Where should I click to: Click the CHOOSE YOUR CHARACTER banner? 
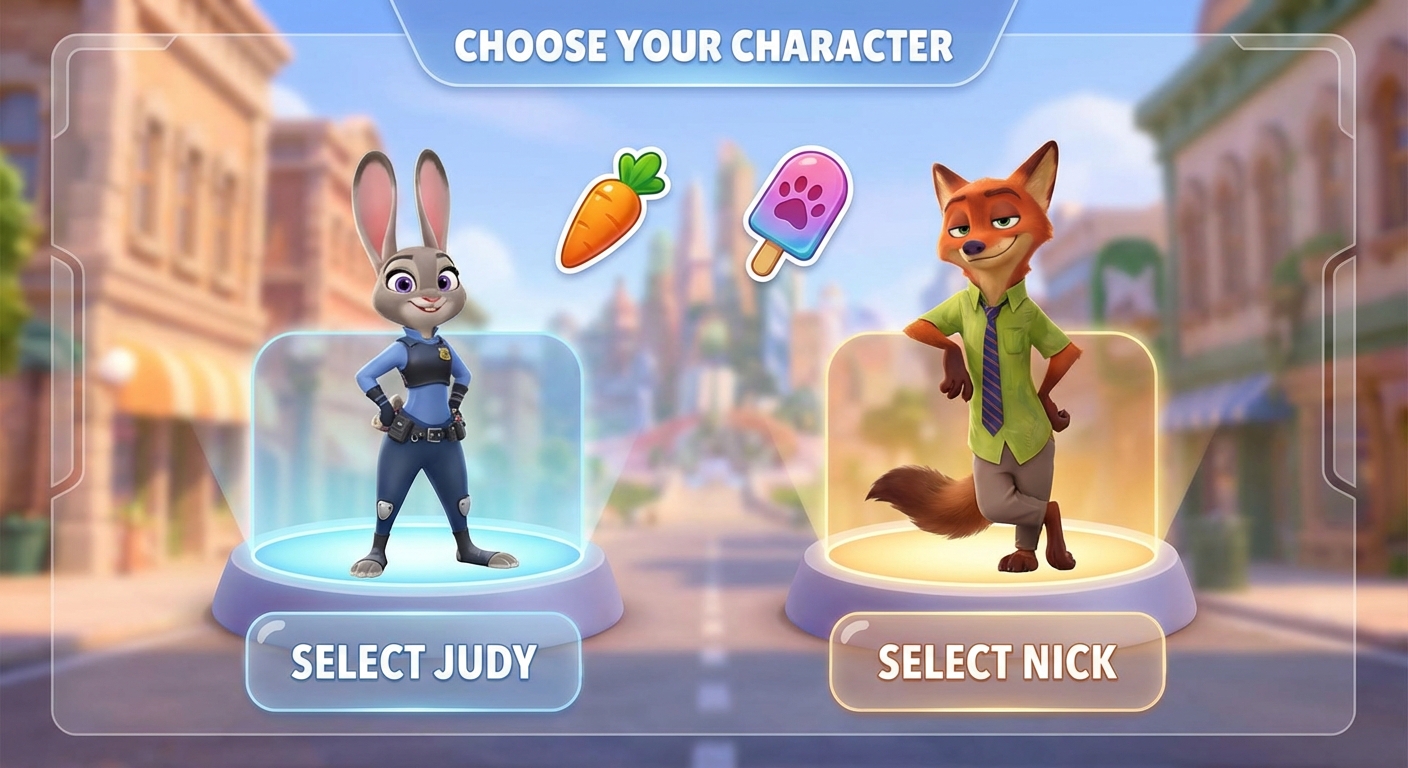704,44
